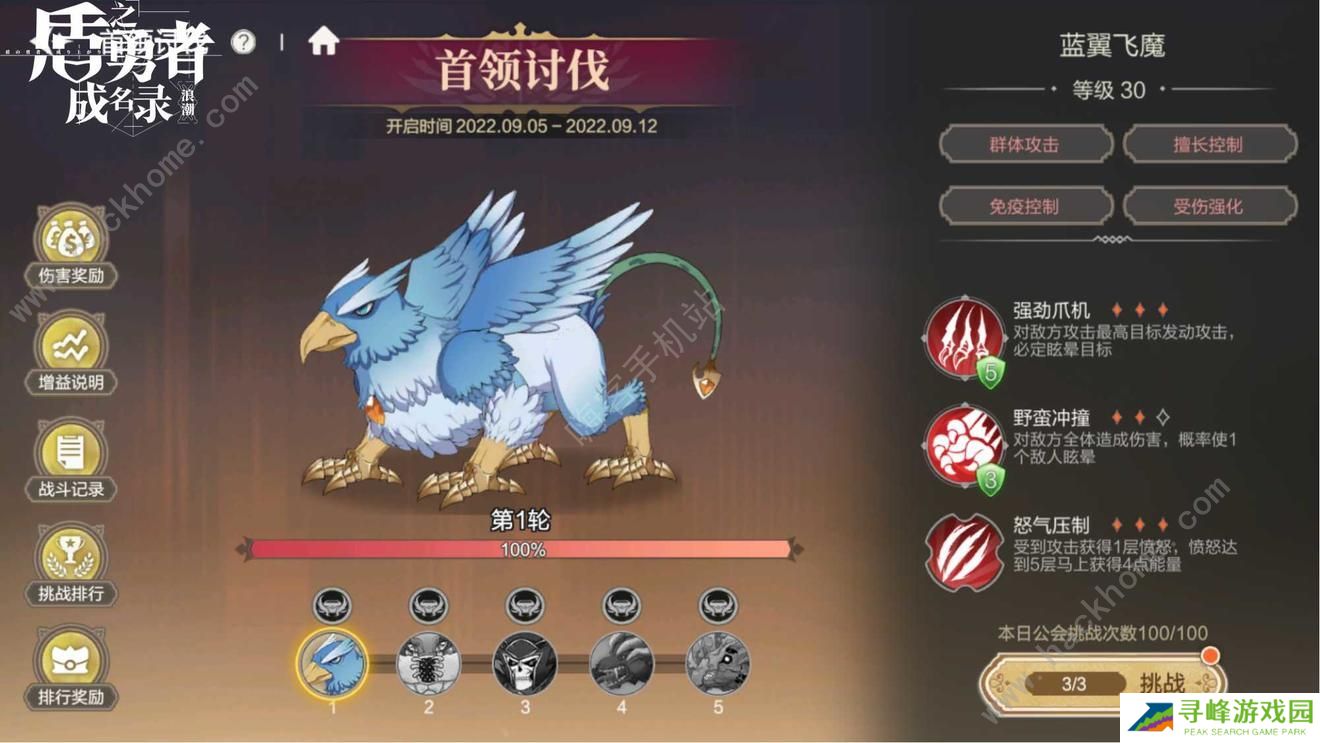Open the 伤害奖励 damage rewards panel
The image size is (1320, 743).
pos(70,245)
